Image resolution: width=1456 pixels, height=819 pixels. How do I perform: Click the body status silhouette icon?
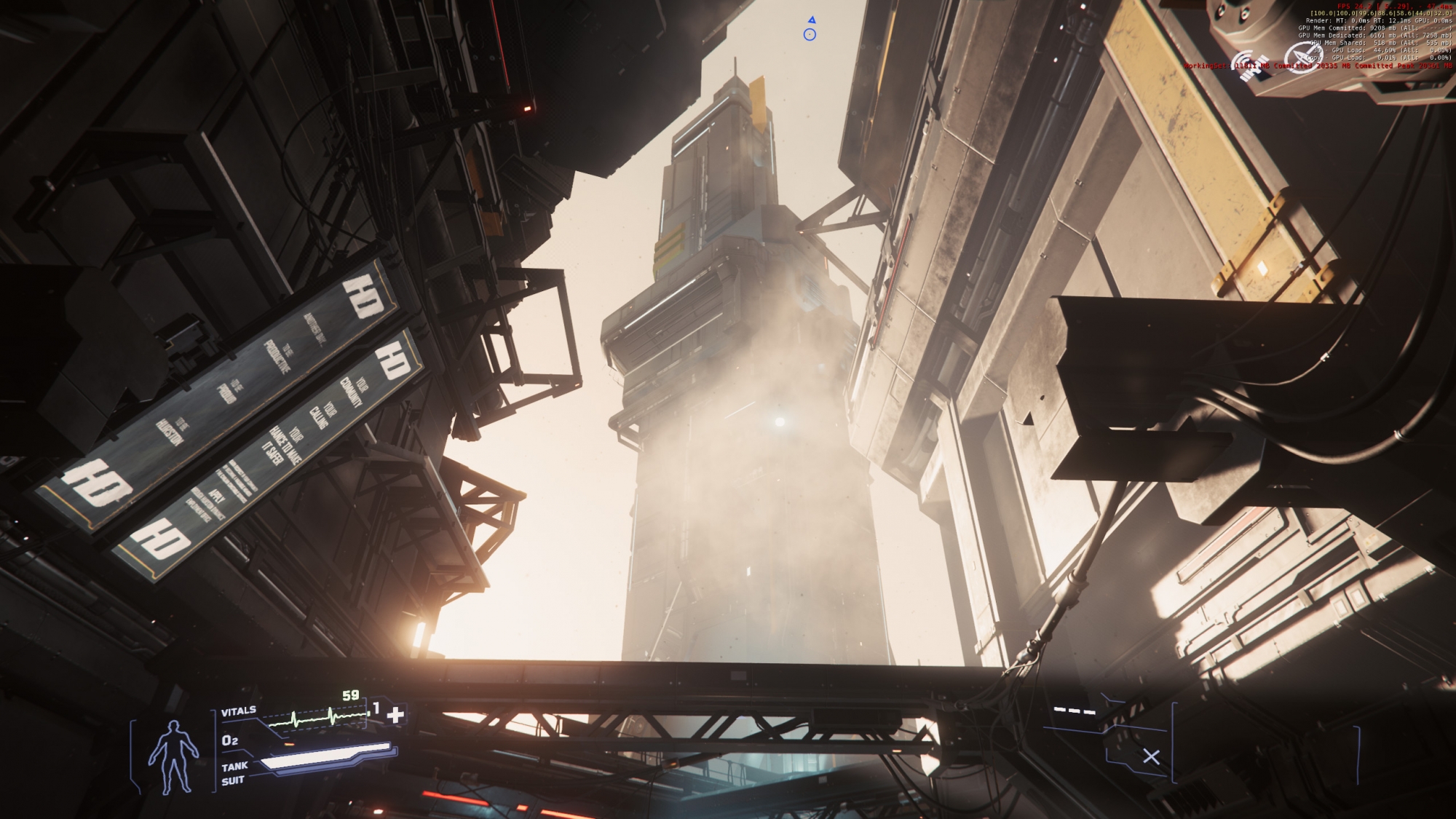coord(173,757)
